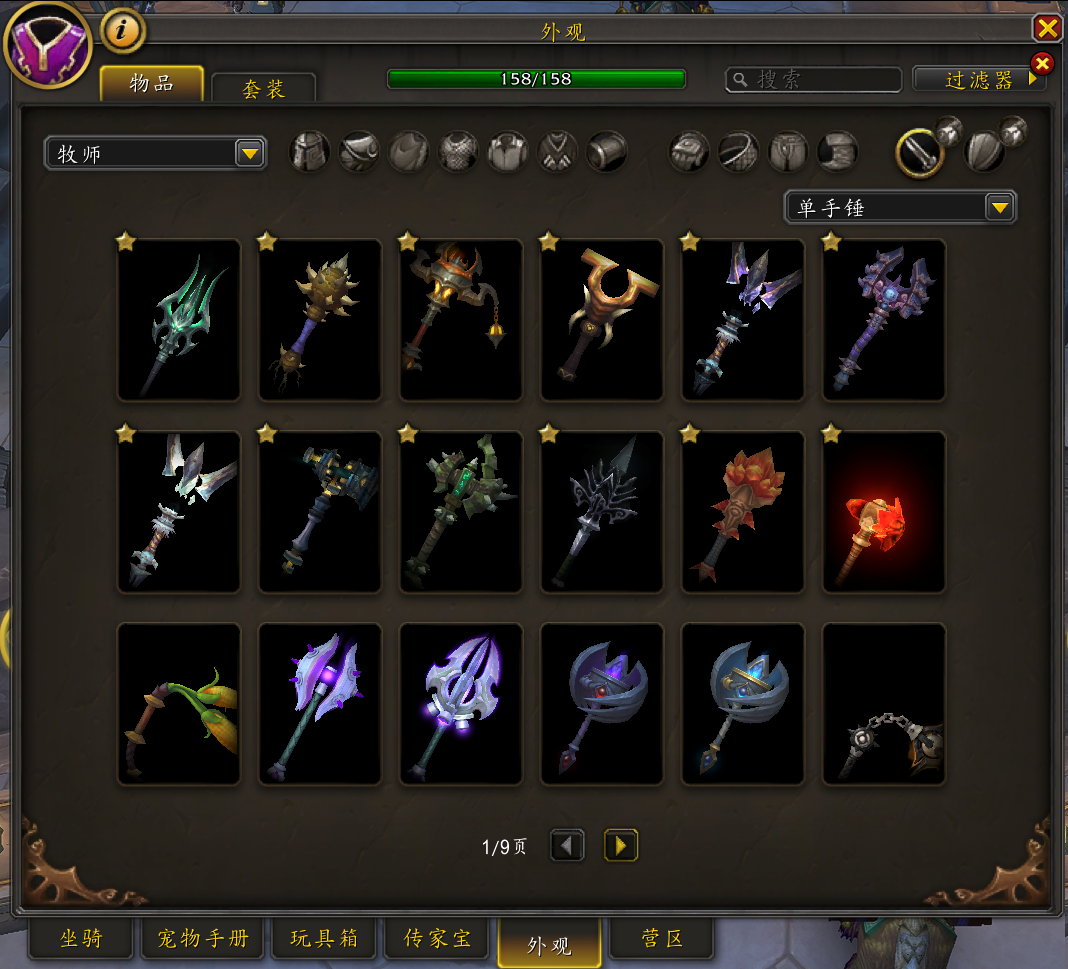Close the 外观 appearance window
The height and width of the screenshot is (969, 1068).
(x=1047, y=28)
